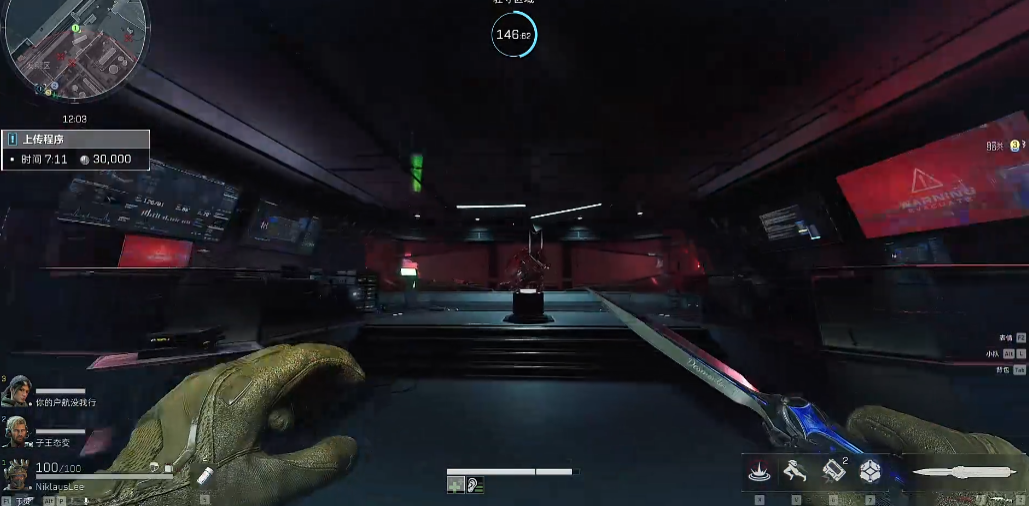Viewport: 1029px width, 506px height.
Task: Click the green medkit icon above the stamina bar
Action: [456, 485]
